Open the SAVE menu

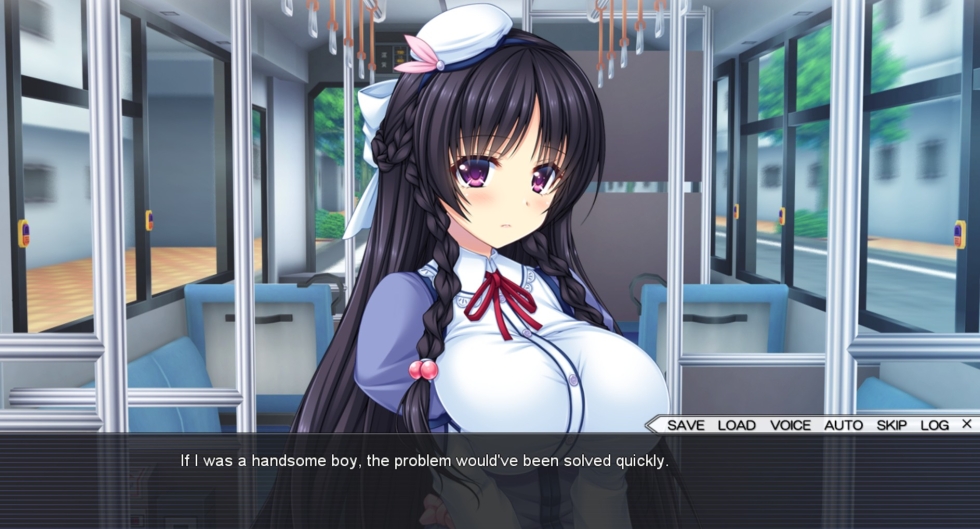[685, 425]
